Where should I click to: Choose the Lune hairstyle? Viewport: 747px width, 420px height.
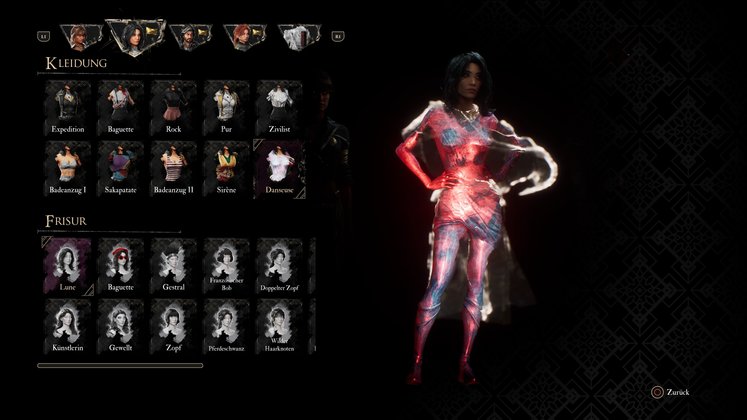pos(68,266)
